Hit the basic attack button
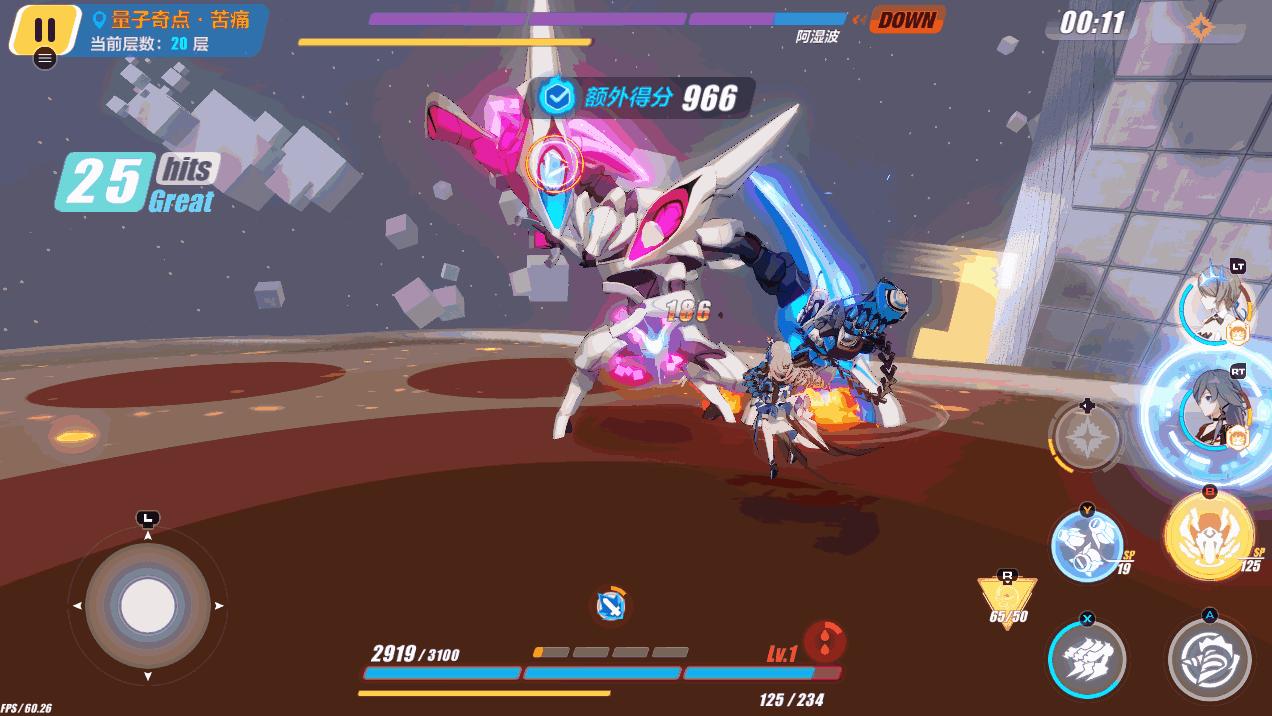 [1209, 659]
